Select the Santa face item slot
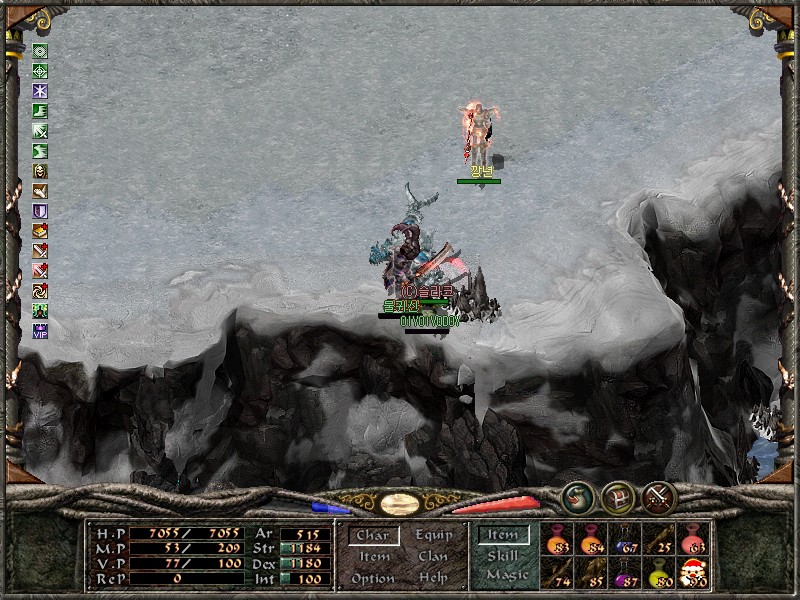The height and width of the screenshot is (600, 800). pos(693,573)
